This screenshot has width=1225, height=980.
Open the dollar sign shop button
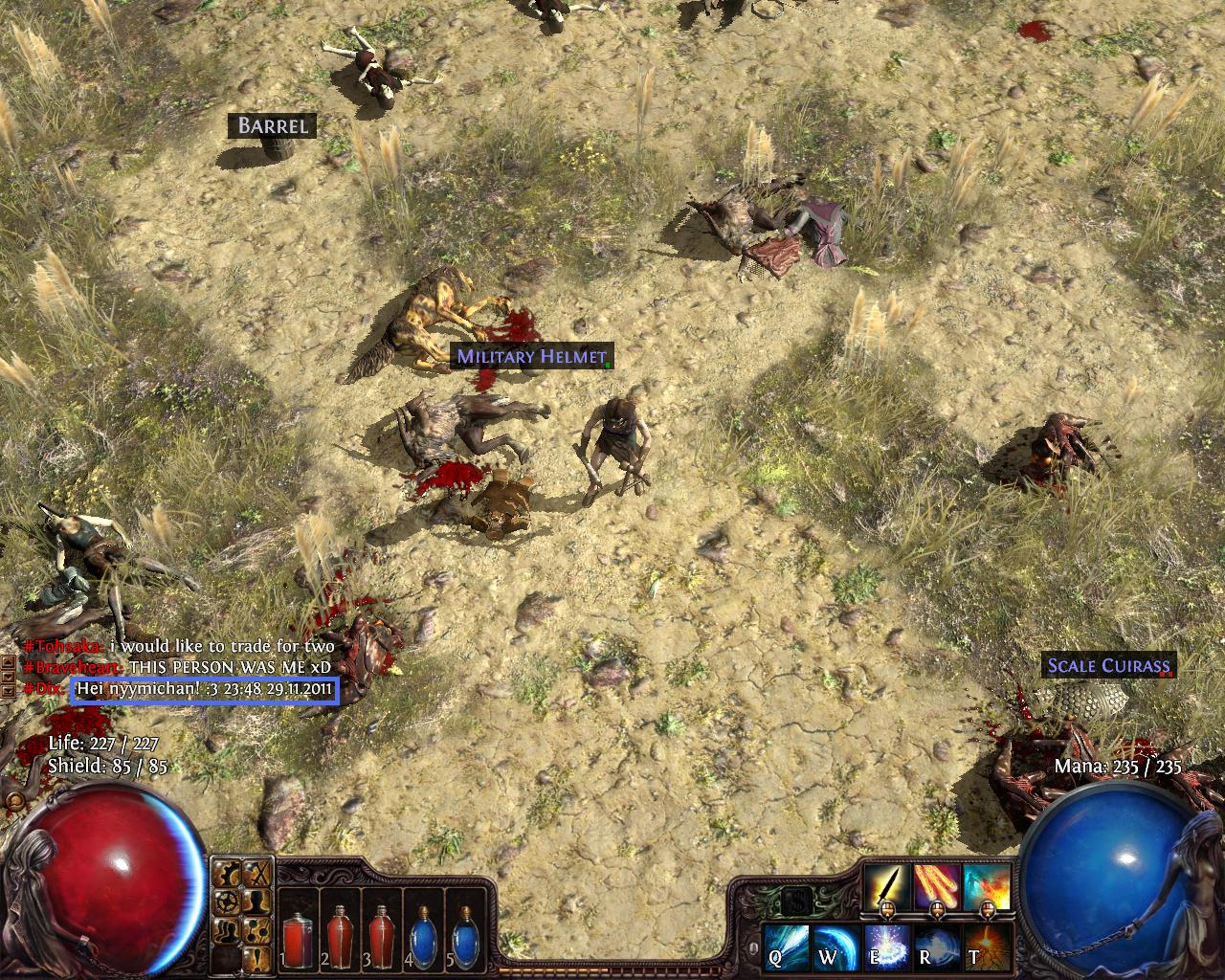pyautogui.click(x=796, y=901)
